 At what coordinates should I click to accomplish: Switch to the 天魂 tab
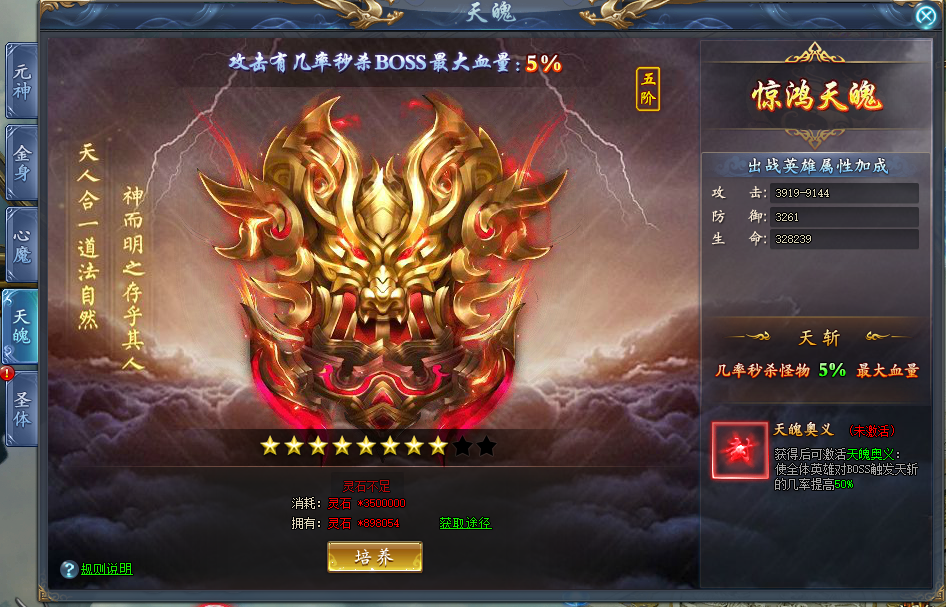pos(21,326)
